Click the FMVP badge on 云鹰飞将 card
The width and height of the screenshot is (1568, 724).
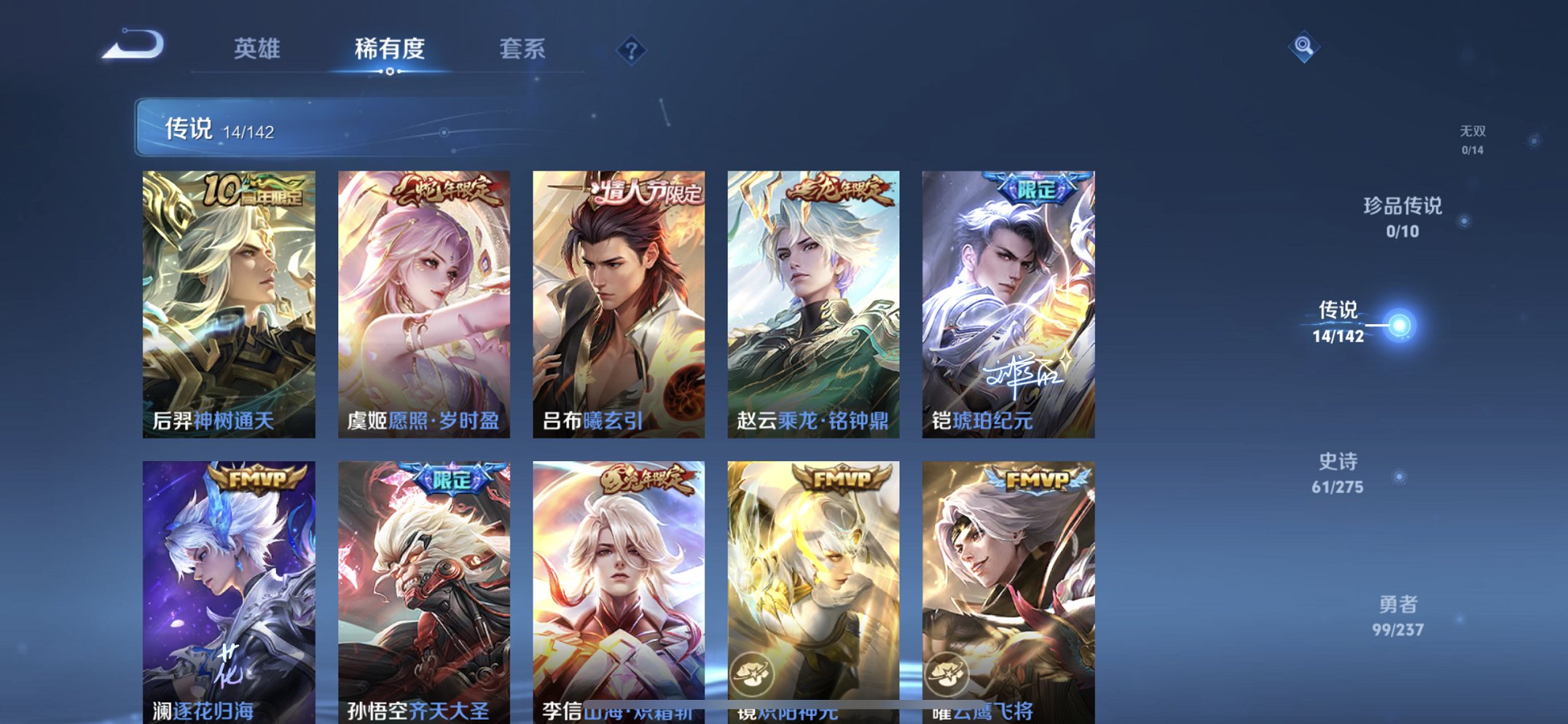click(x=1039, y=479)
